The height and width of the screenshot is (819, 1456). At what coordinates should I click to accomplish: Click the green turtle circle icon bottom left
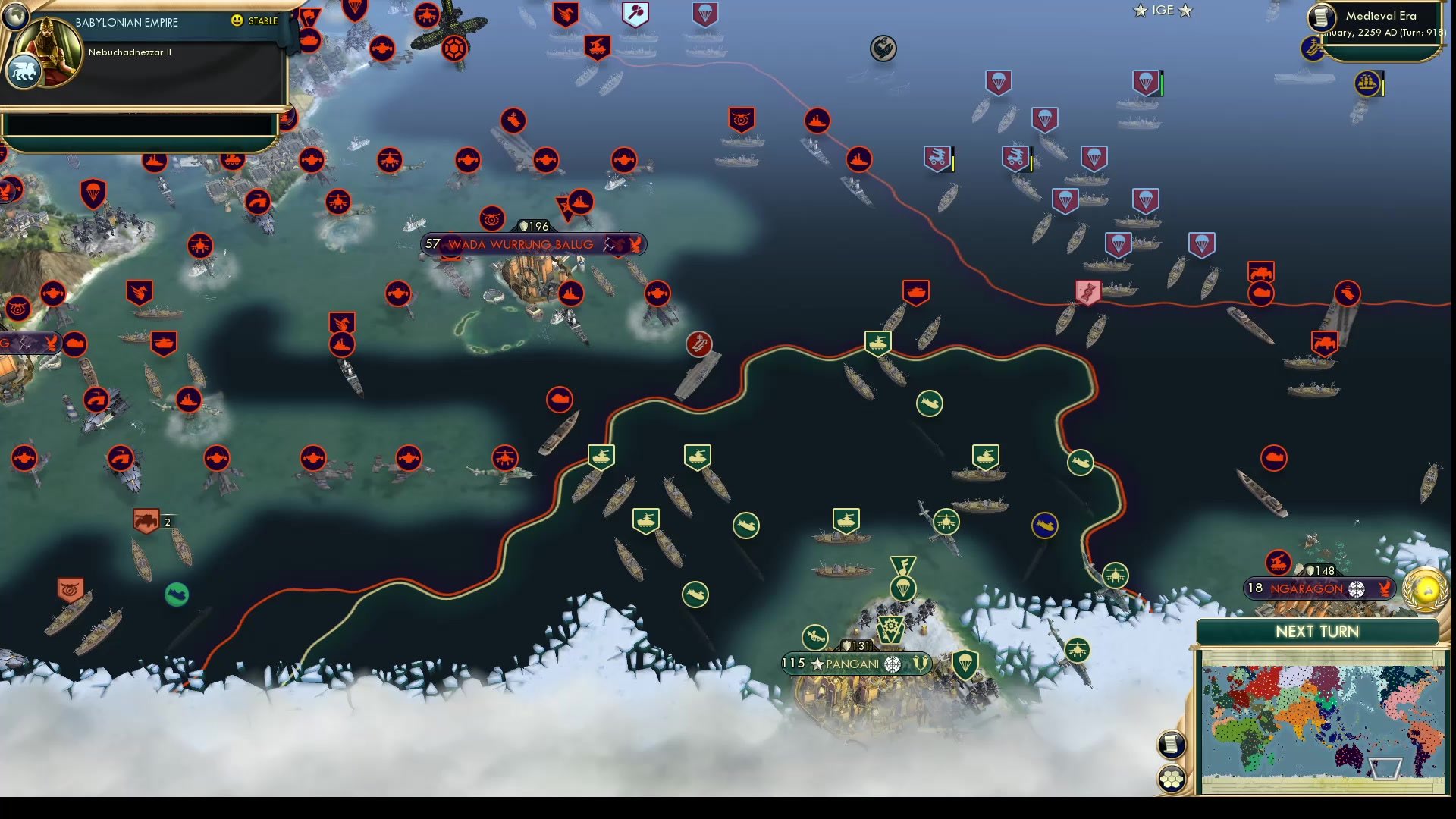(177, 595)
